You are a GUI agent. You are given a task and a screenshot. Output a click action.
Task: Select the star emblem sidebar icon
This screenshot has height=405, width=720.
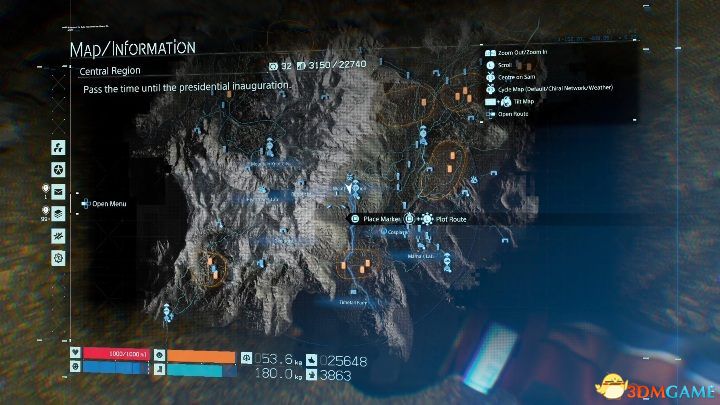coord(58,168)
